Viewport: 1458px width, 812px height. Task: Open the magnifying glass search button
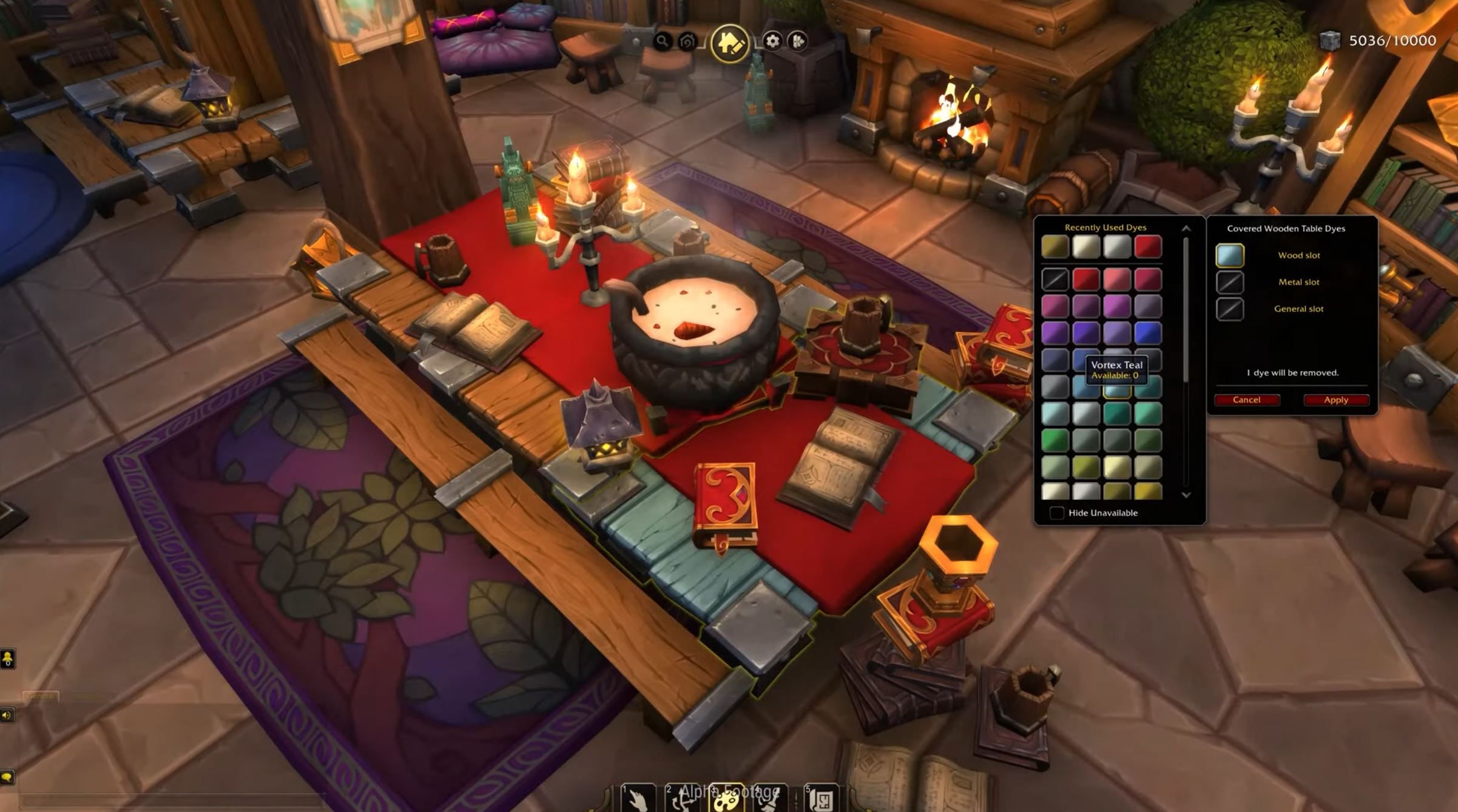coord(662,41)
